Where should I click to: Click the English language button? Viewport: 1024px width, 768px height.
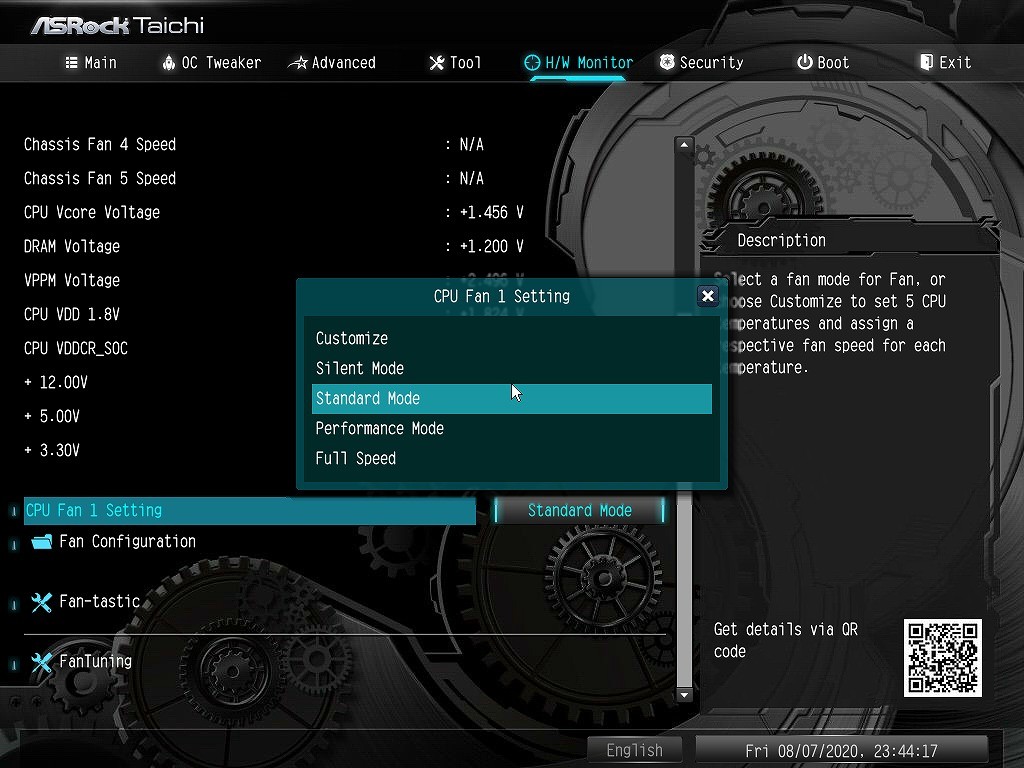click(634, 750)
